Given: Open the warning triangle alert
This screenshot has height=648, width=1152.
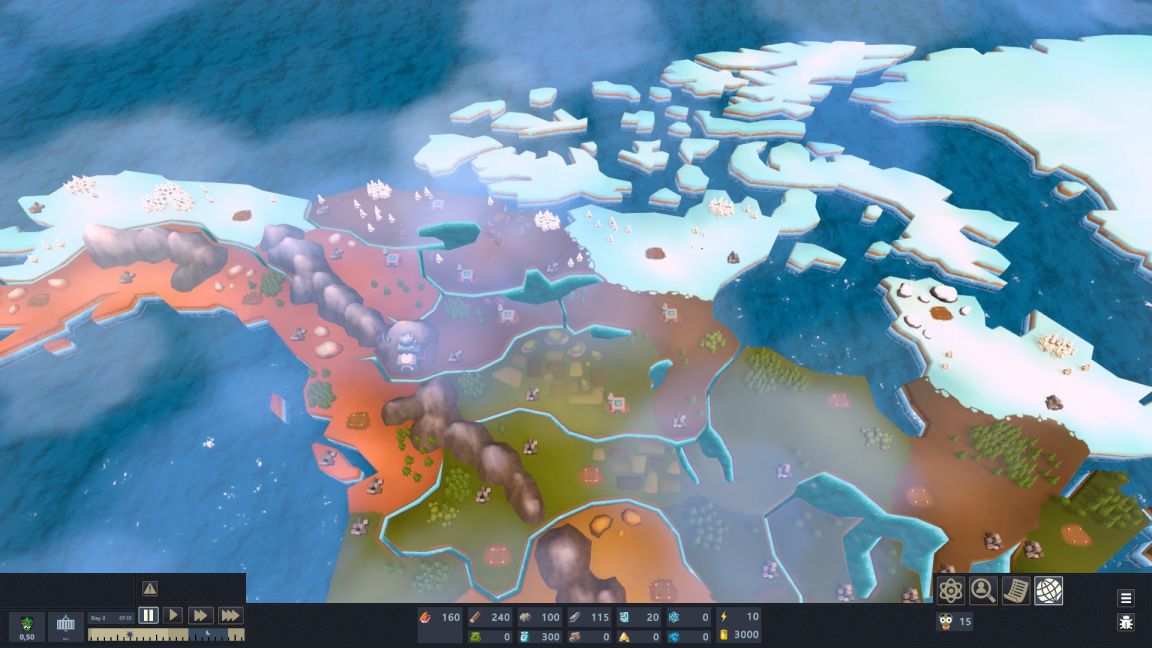Looking at the screenshot, I should [149, 589].
